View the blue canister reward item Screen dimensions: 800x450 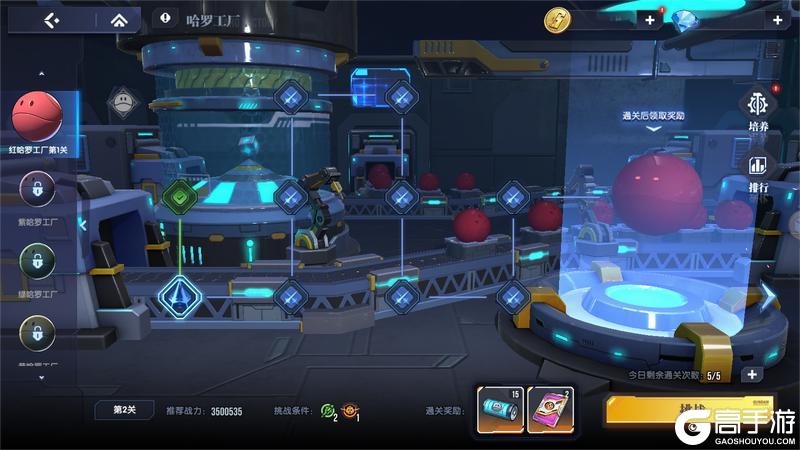tap(500, 410)
